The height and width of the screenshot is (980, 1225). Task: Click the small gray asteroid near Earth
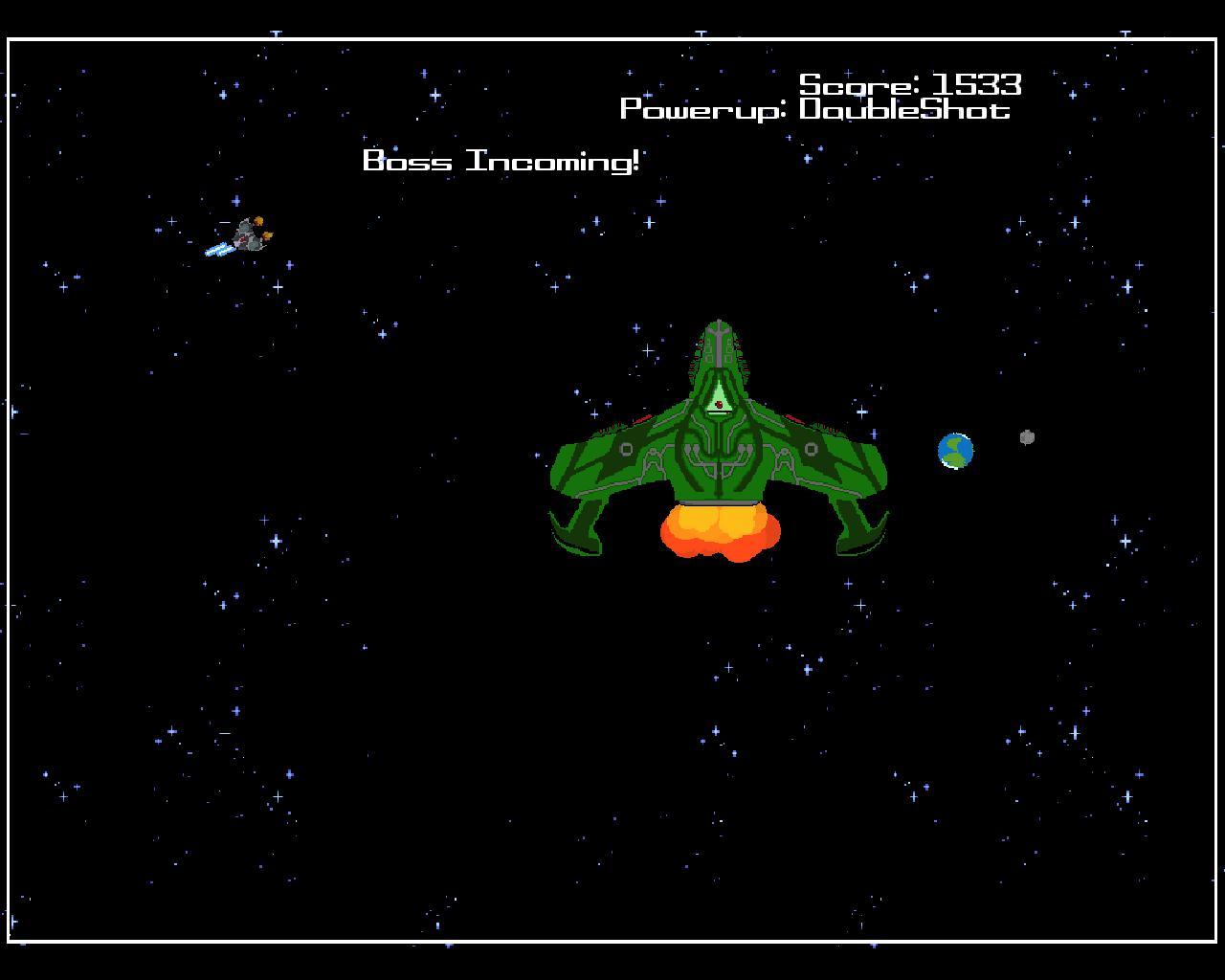pyautogui.click(x=1024, y=436)
